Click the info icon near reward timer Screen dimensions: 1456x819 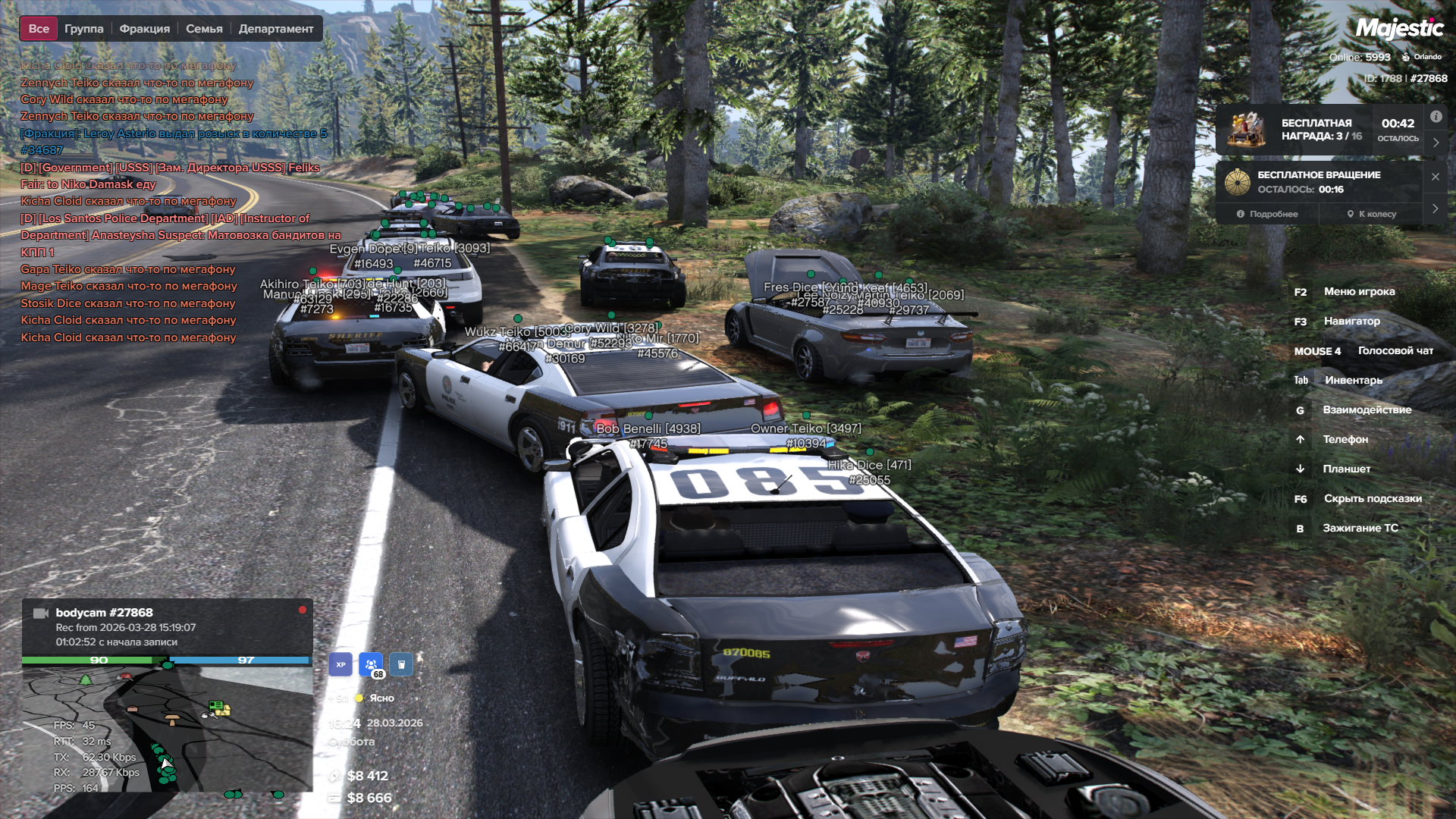coord(1436,117)
